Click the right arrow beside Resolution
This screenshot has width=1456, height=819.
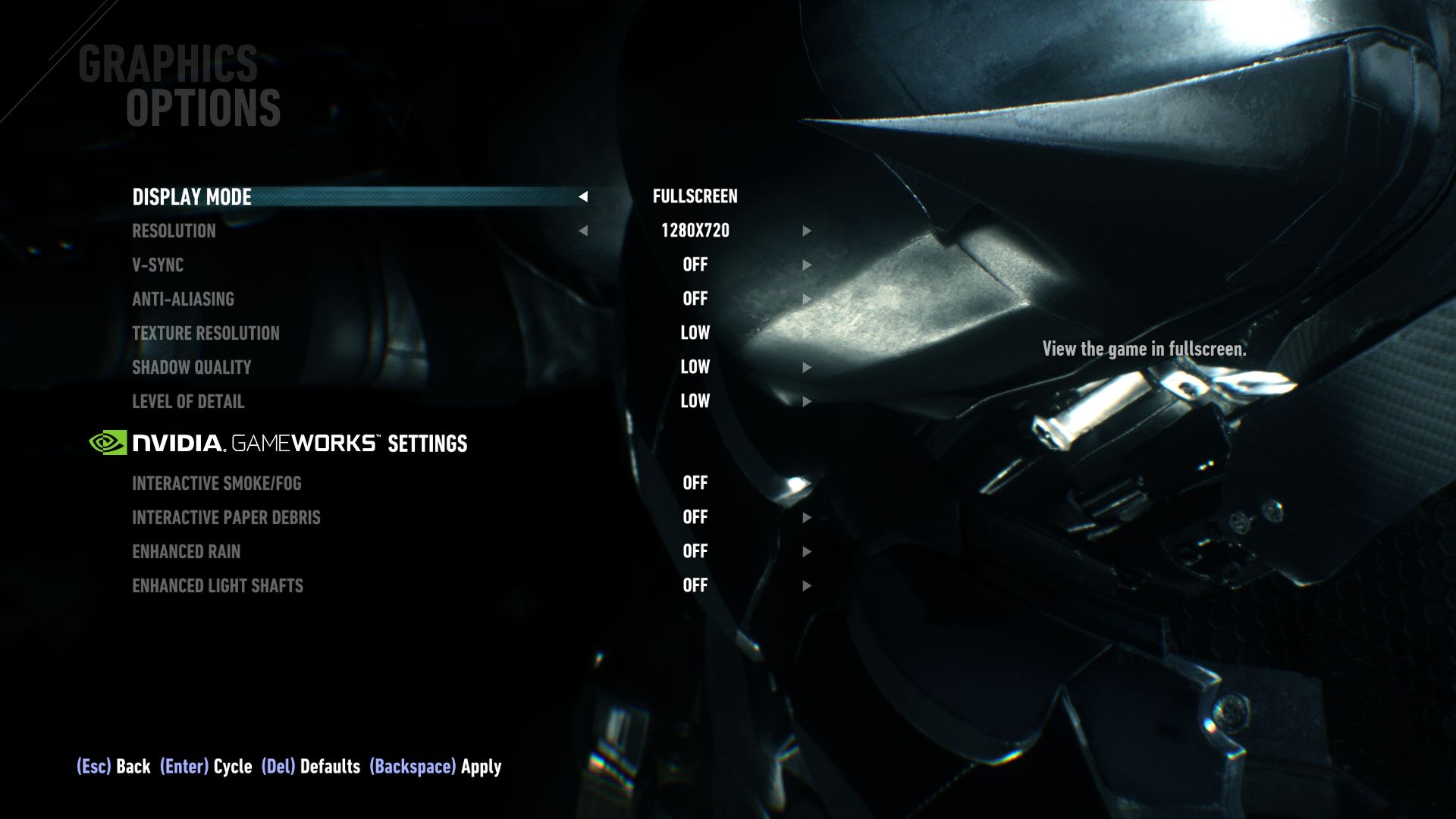[x=807, y=231]
